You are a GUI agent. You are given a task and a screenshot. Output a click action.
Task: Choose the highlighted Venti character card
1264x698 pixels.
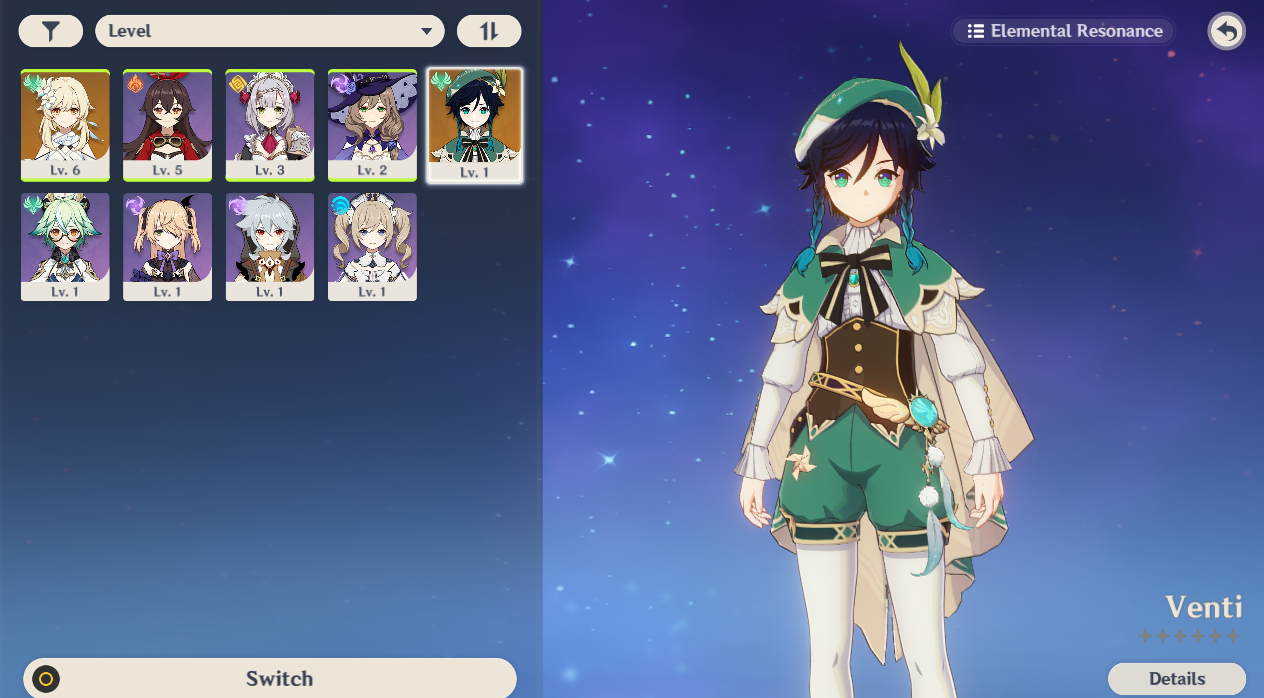(x=475, y=125)
